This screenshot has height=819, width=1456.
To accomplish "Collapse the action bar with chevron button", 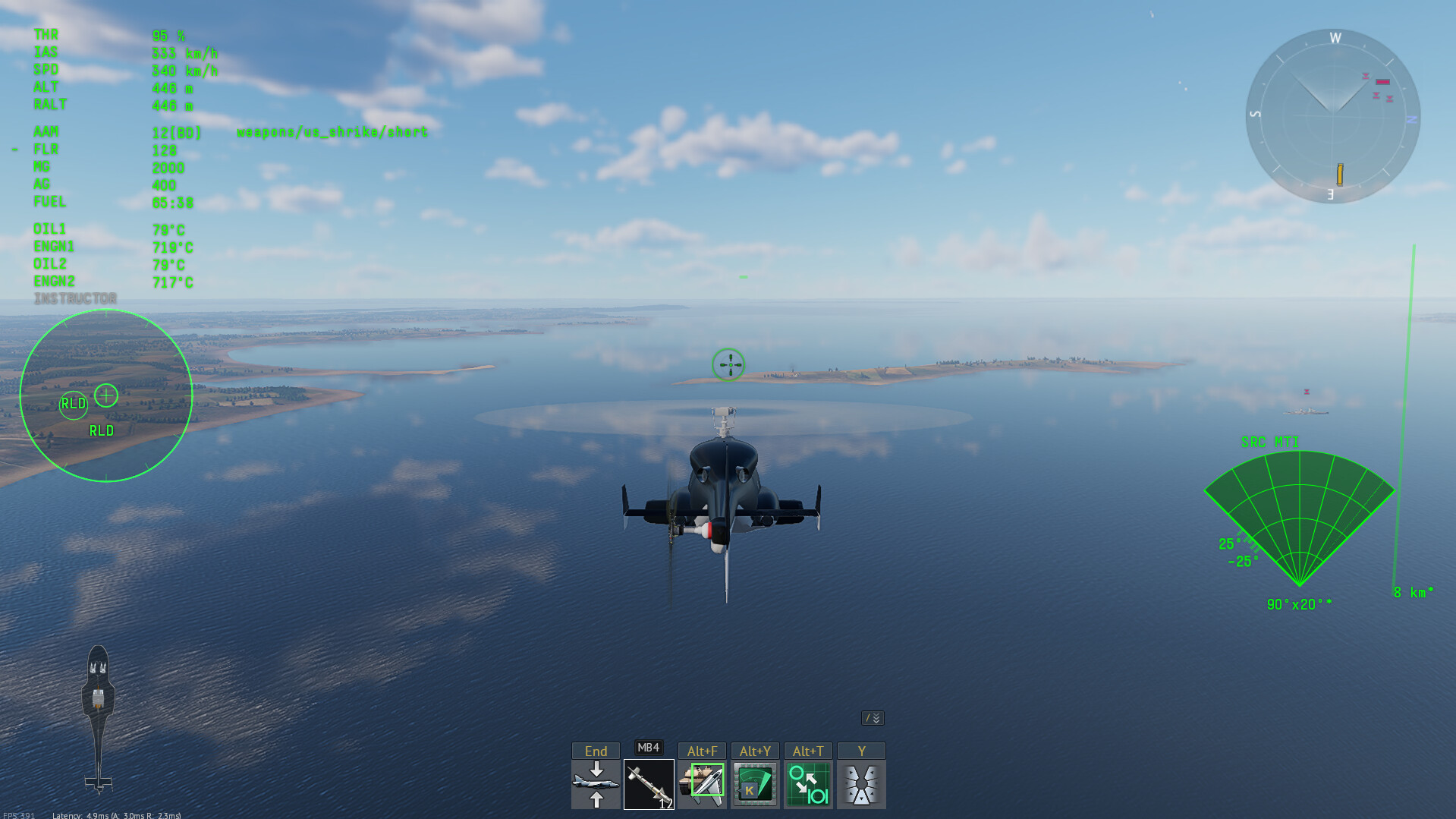I will point(873,718).
